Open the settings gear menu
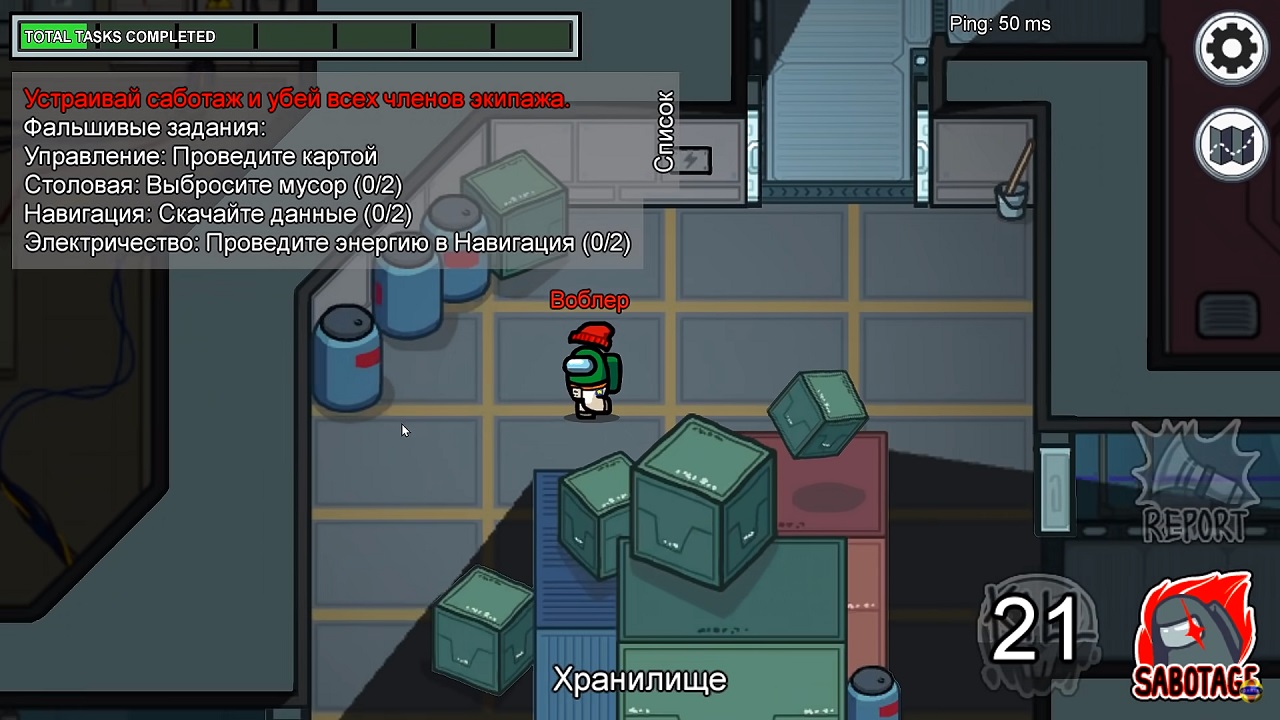The image size is (1280, 720). tap(1231, 47)
